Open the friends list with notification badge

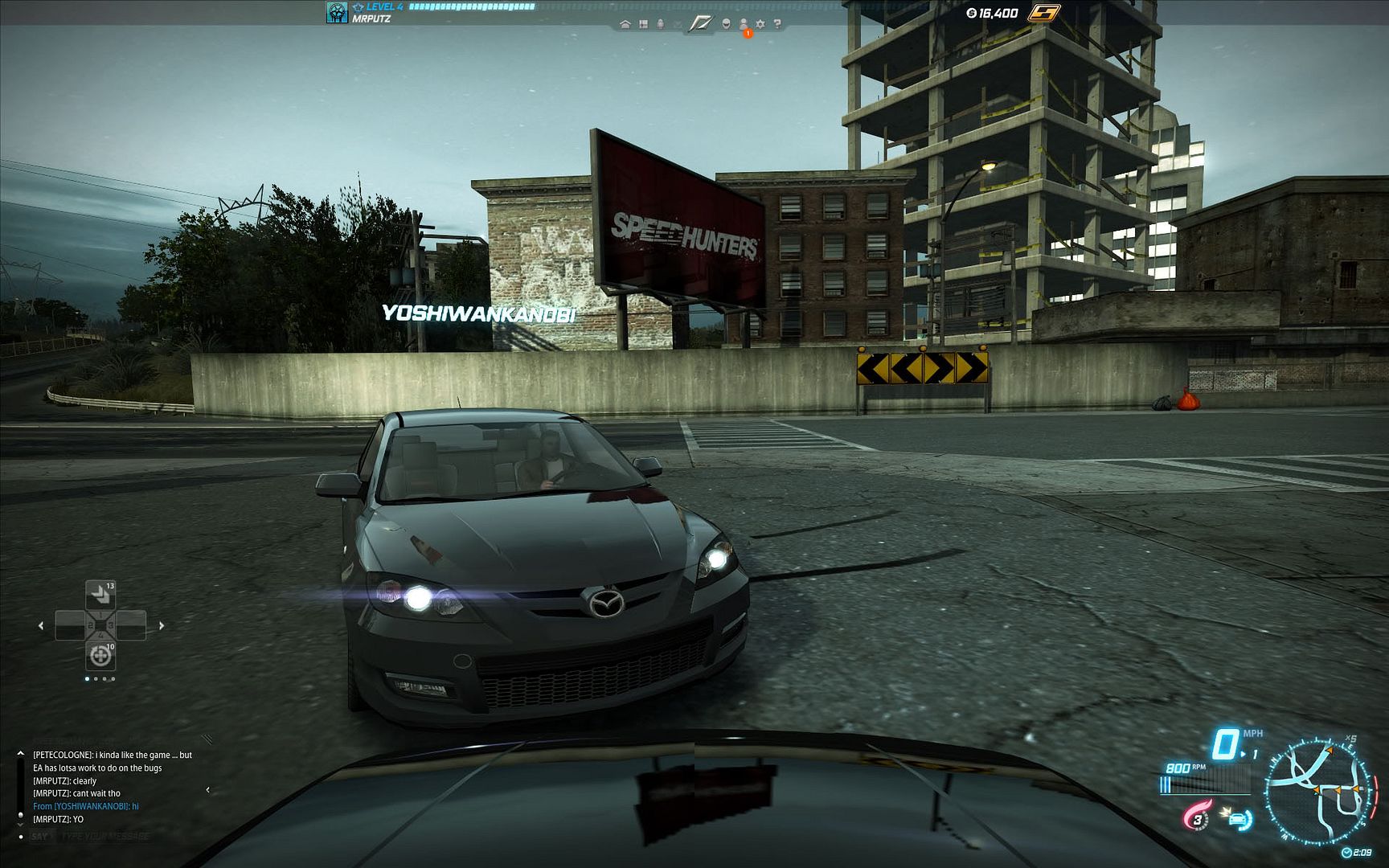point(744,24)
